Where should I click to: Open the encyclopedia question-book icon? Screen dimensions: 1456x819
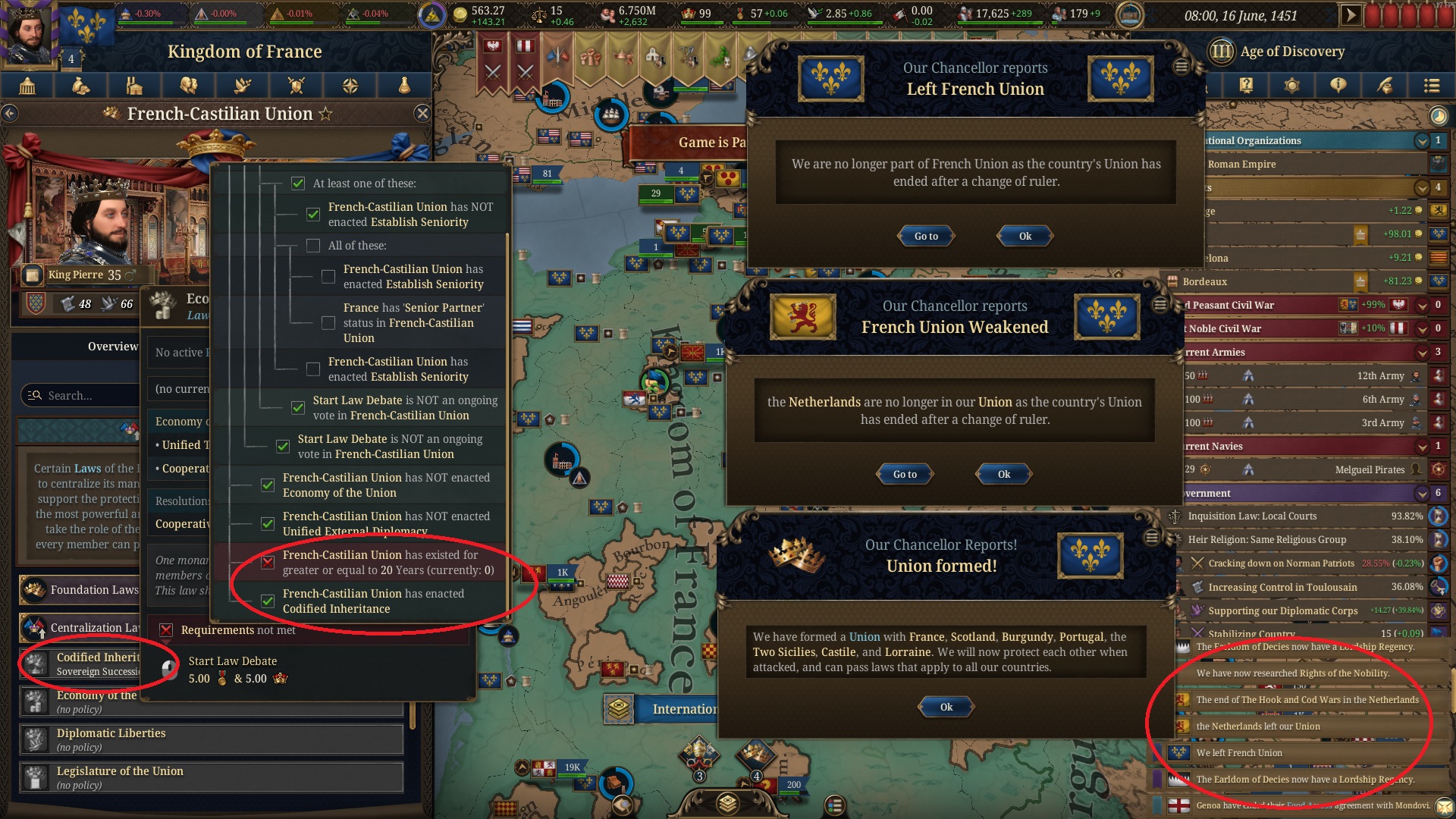(x=1246, y=86)
